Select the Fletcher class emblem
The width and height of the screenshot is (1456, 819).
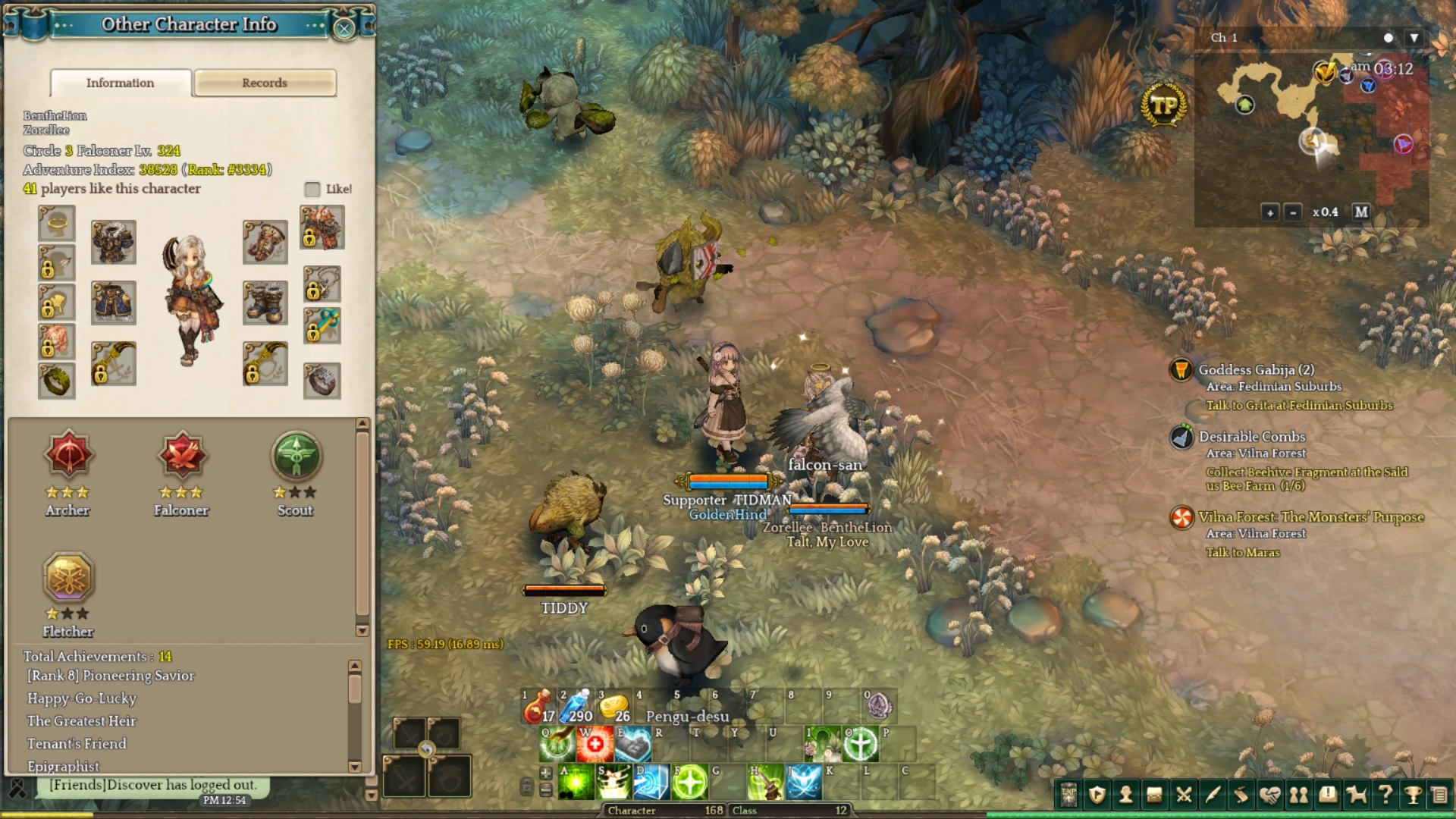[x=68, y=578]
